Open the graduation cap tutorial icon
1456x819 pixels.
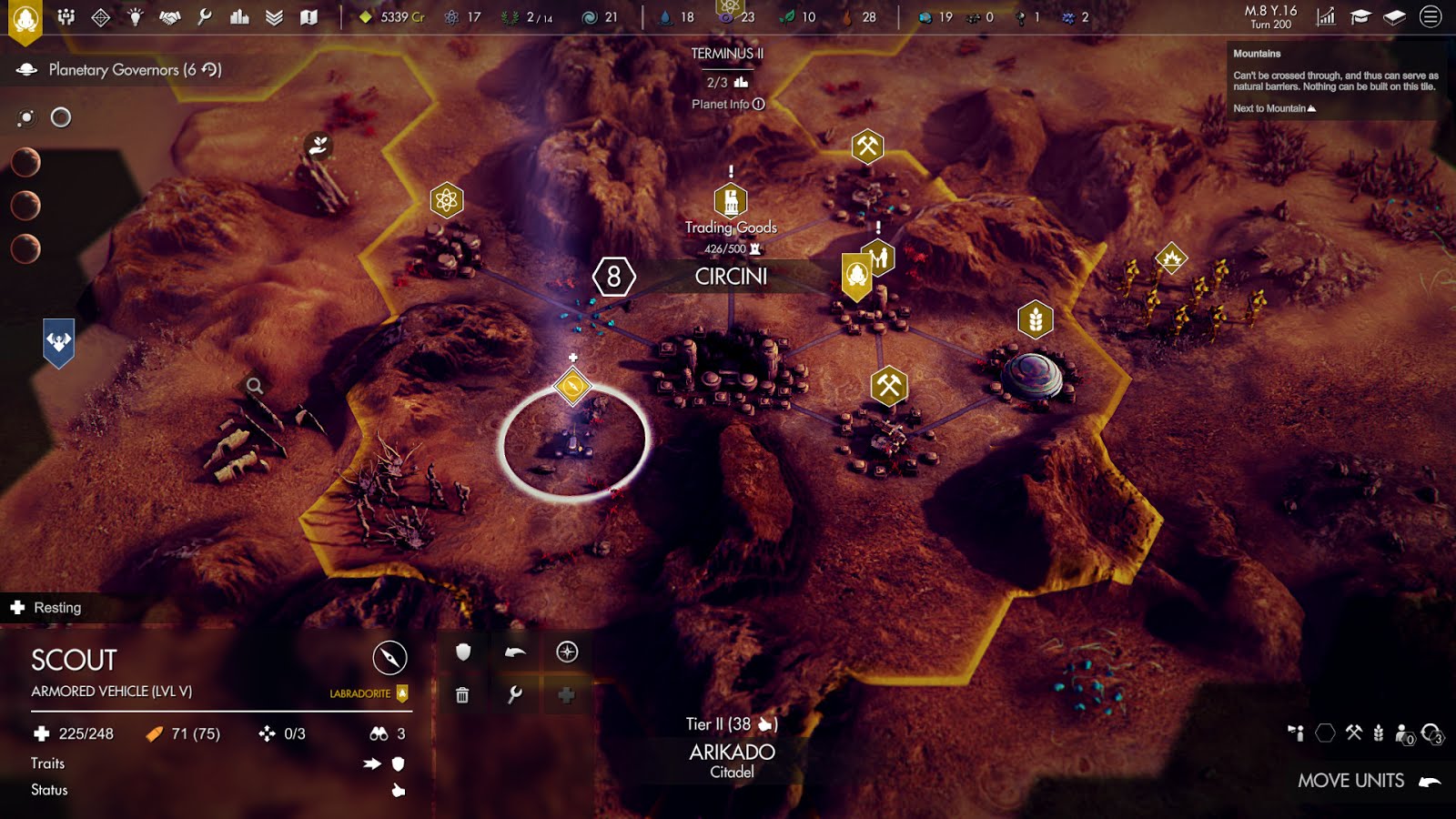pos(1360,17)
